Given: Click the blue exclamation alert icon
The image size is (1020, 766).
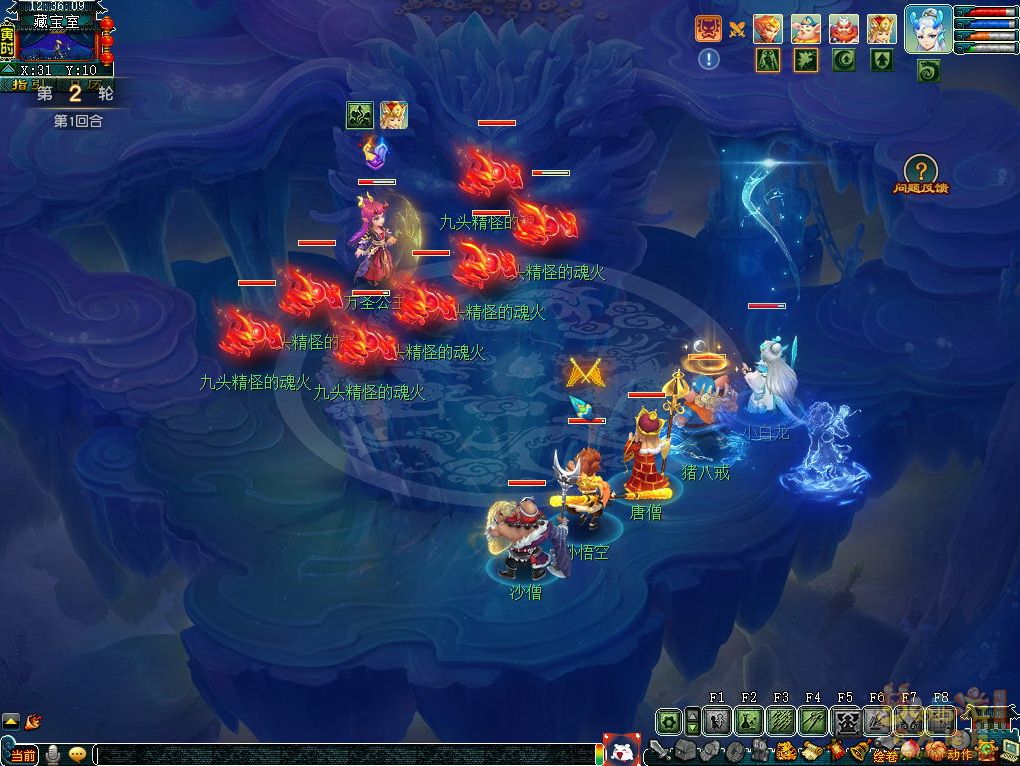Looking at the screenshot, I should pos(709,59).
